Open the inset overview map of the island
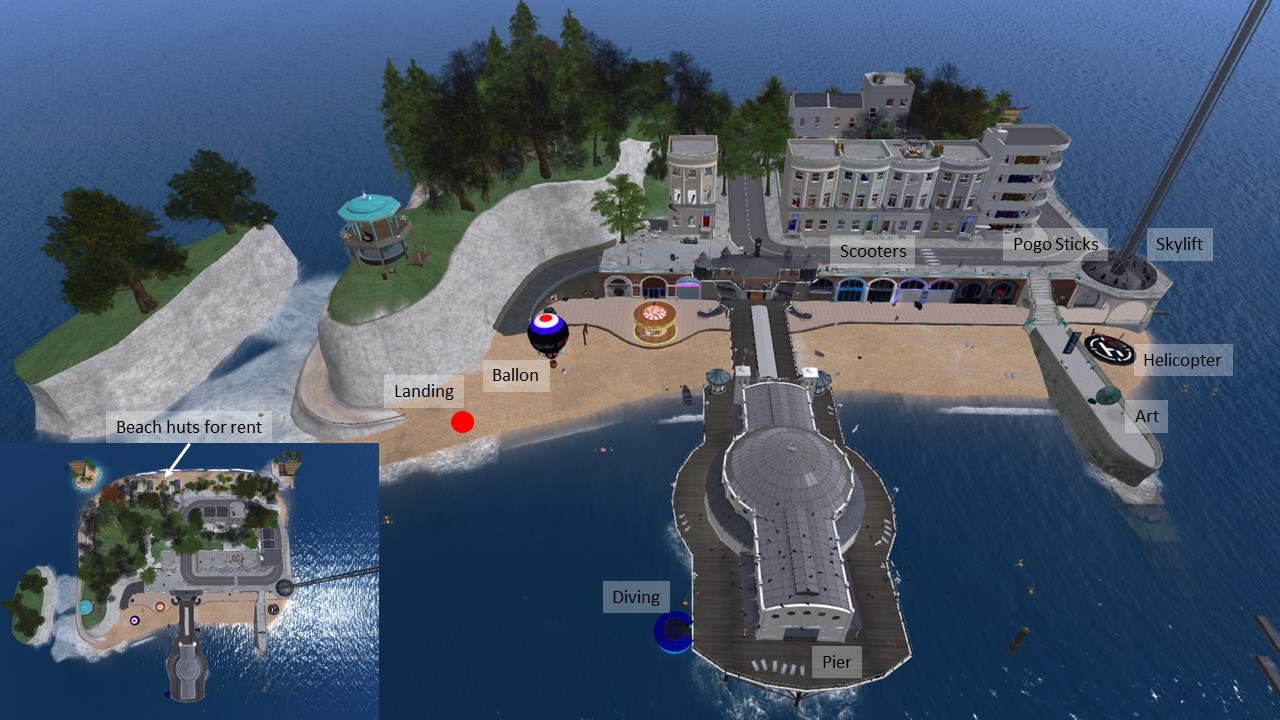 pyautogui.click(x=190, y=590)
